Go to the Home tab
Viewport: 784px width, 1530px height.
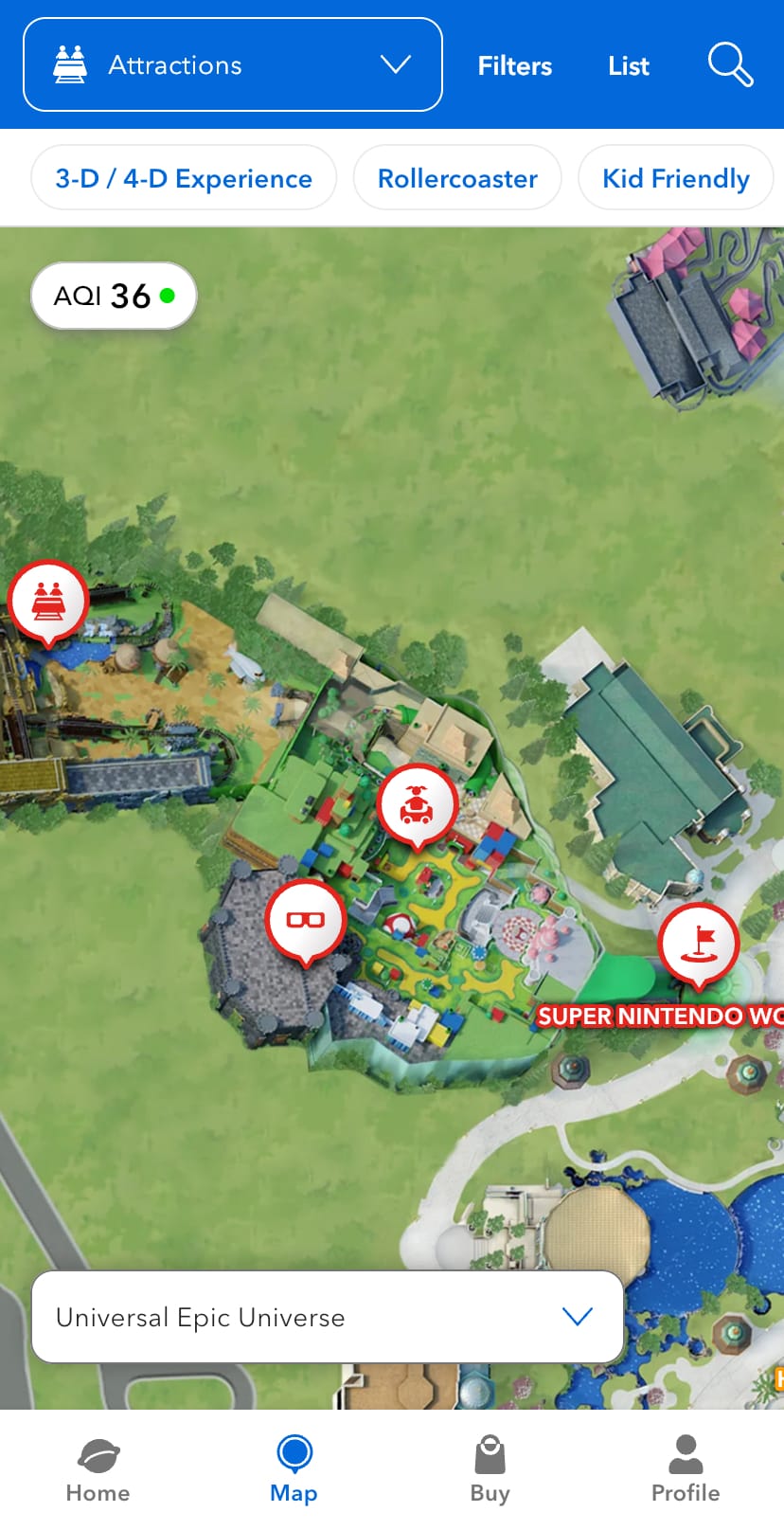click(98, 1468)
